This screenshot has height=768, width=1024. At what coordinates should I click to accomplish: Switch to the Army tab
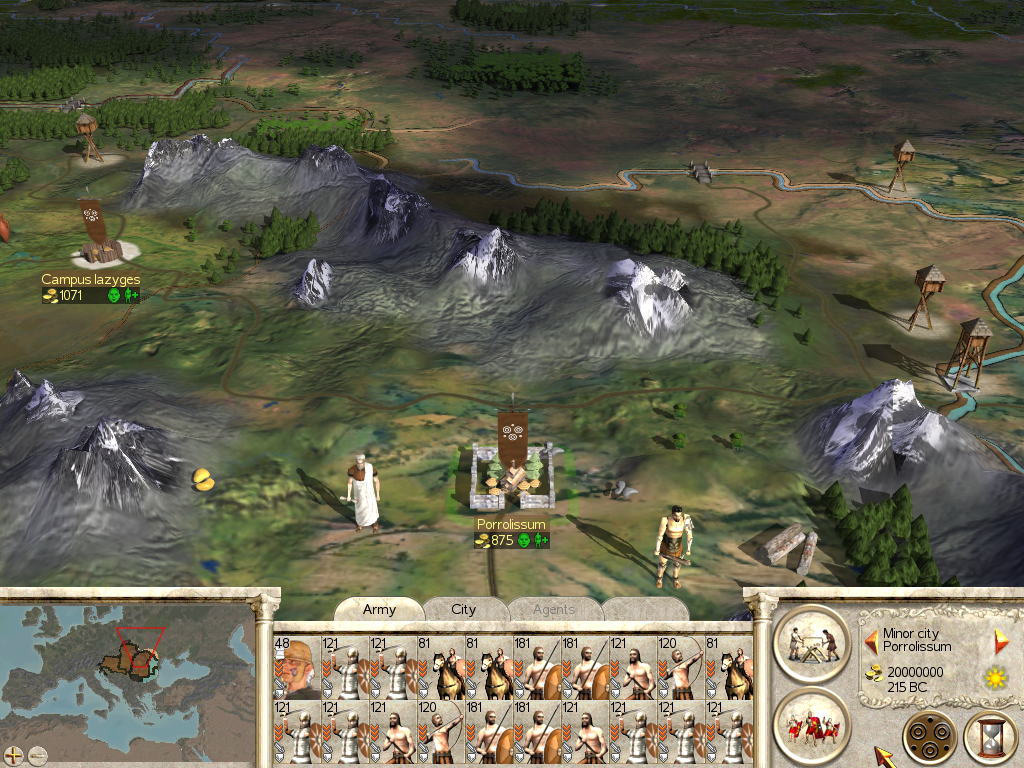tap(379, 610)
